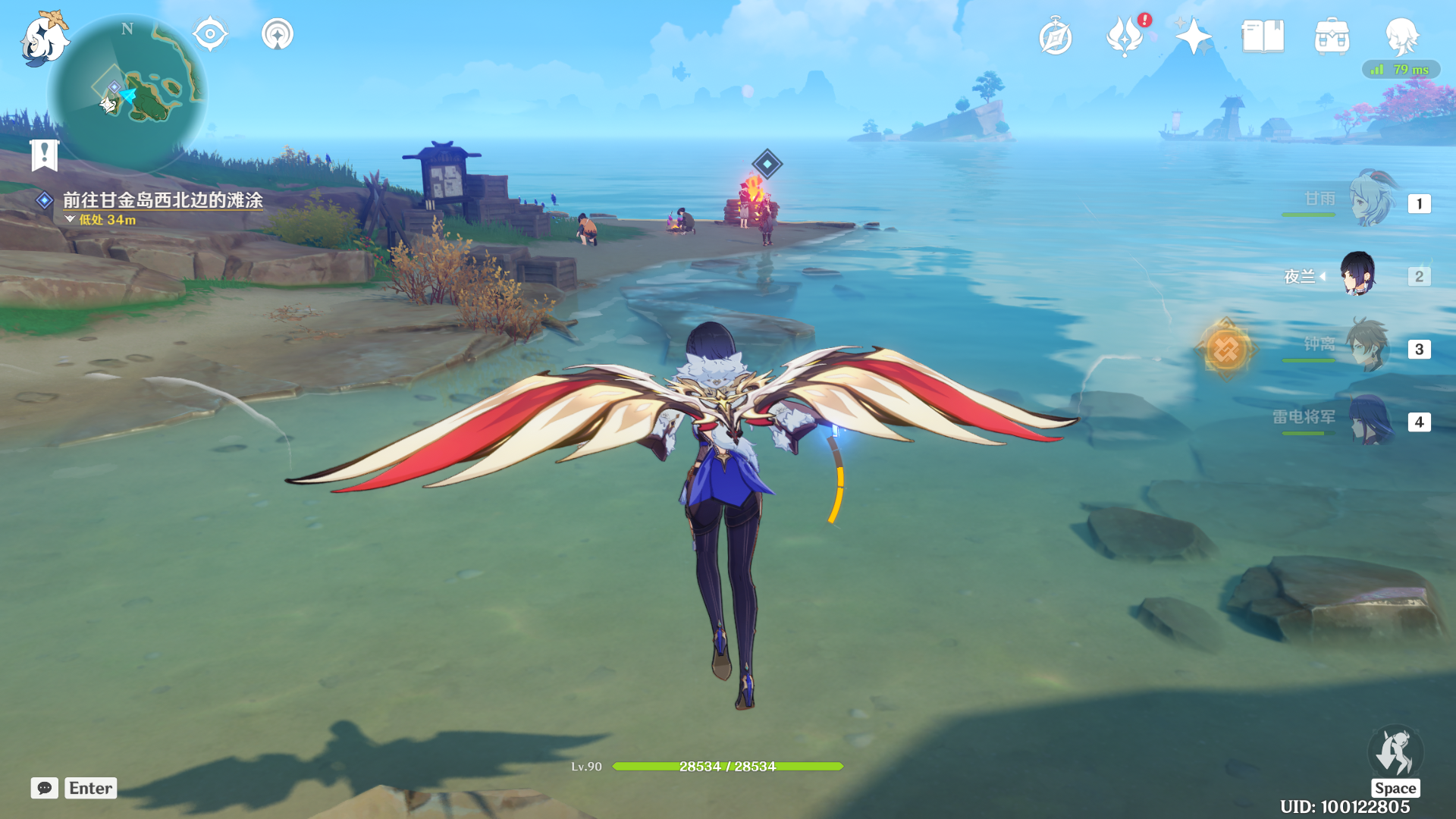Open the adventurer handbook book icon
This screenshot has width=1456, height=819.
(1263, 36)
